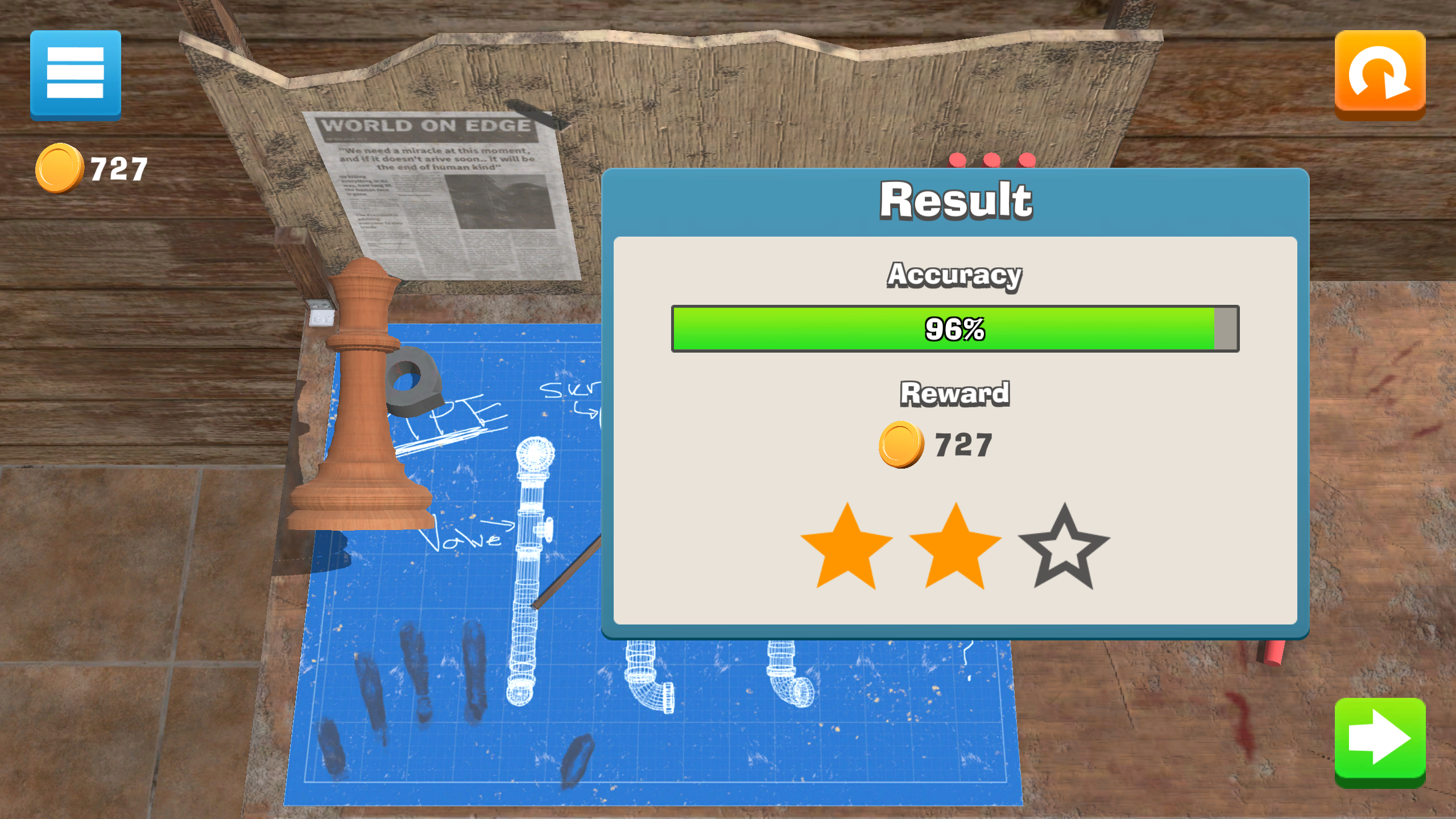Click the 727 coin balance display
This screenshot has width=1456, height=819.
pos(94,166)
